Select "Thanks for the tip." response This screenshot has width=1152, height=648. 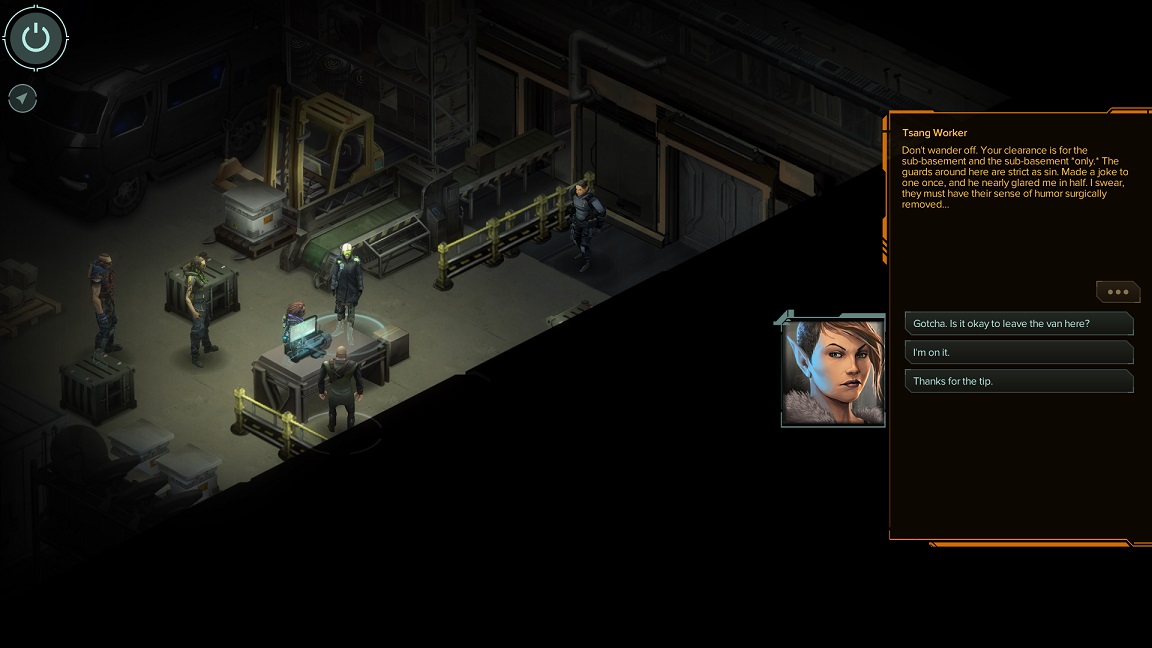pyautogui.click(x=1018, y=381)
